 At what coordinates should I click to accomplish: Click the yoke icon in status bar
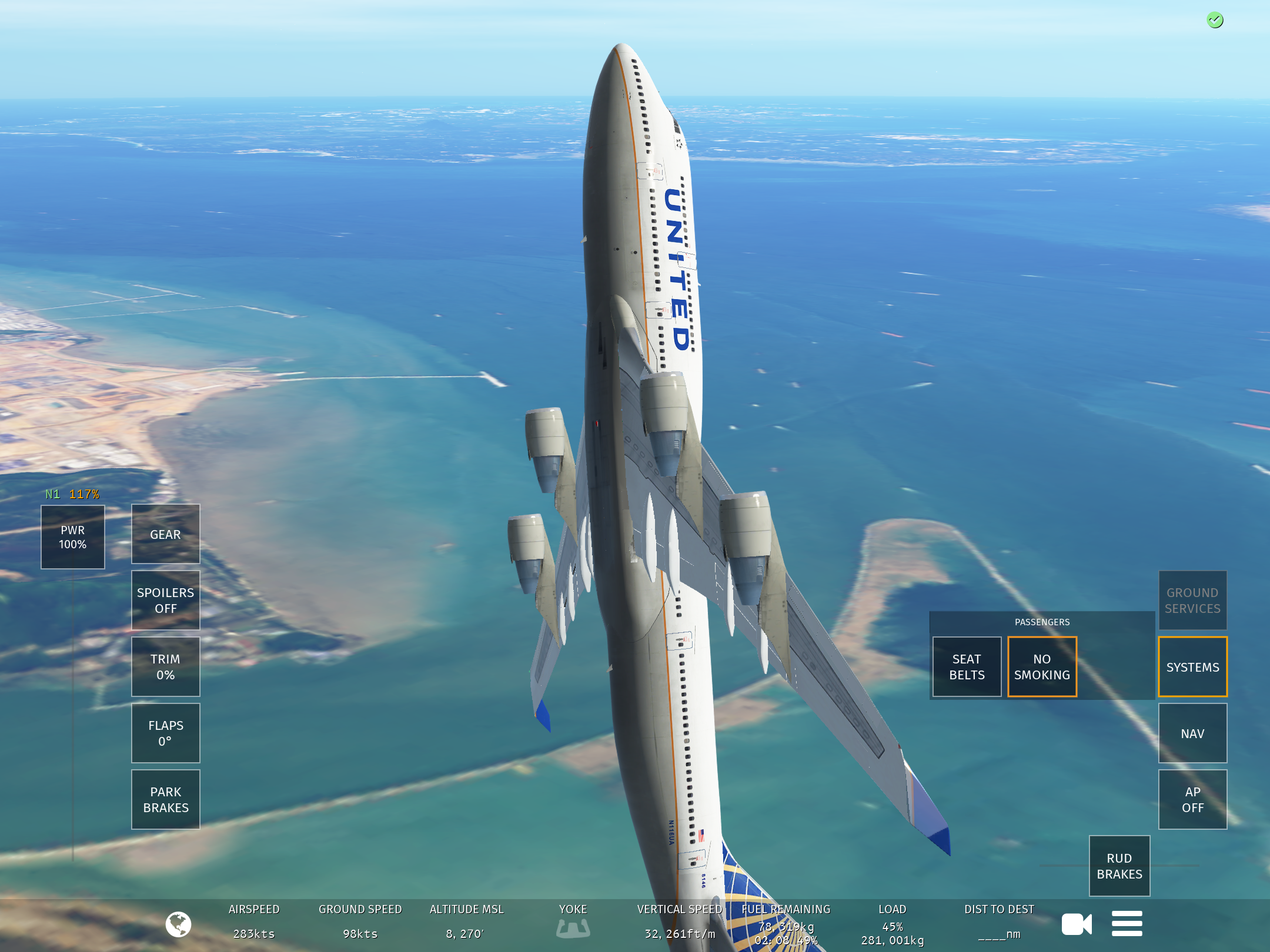[x=573, y=928]
